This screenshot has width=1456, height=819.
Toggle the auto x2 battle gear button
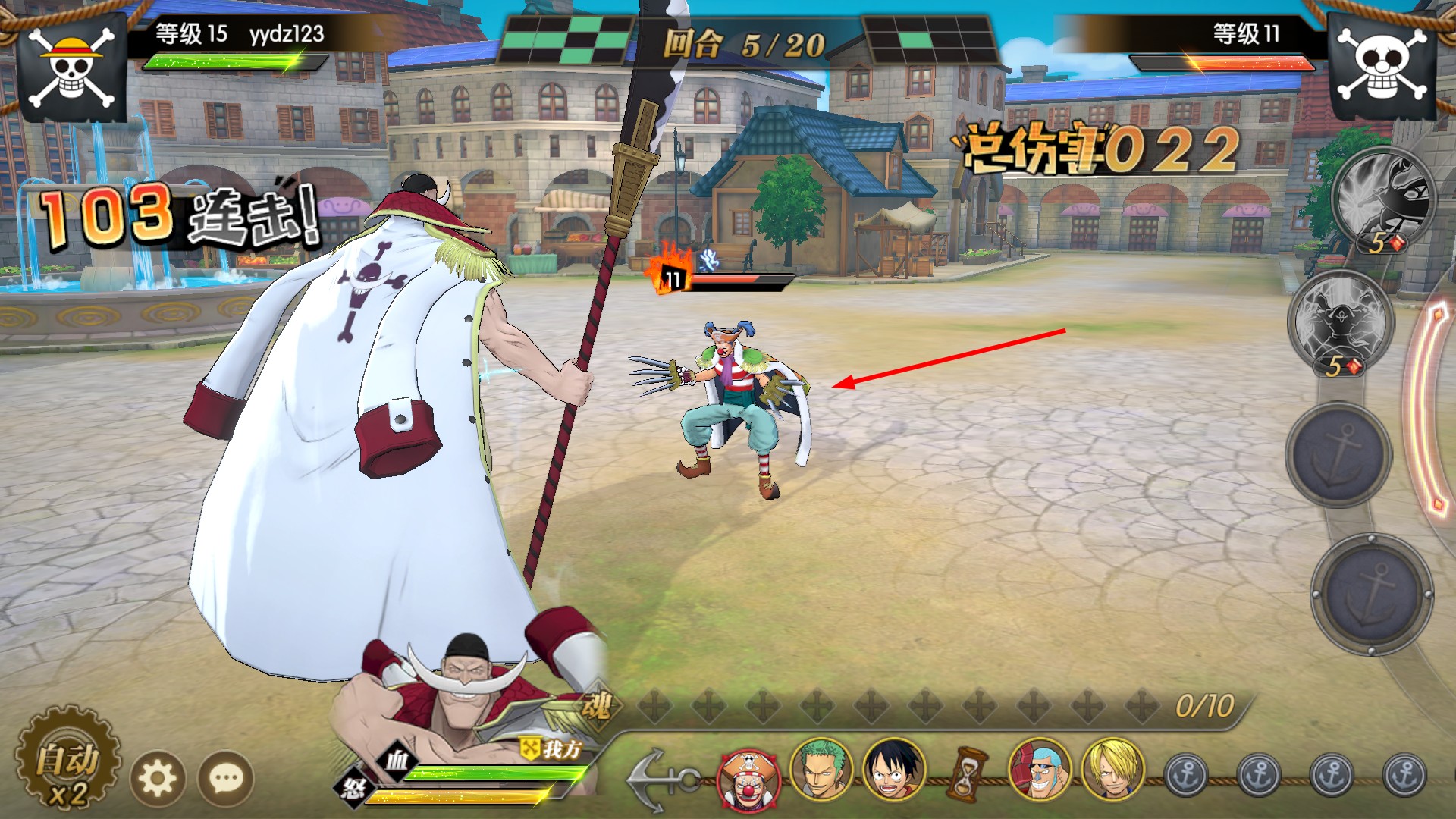pos(67,766)
